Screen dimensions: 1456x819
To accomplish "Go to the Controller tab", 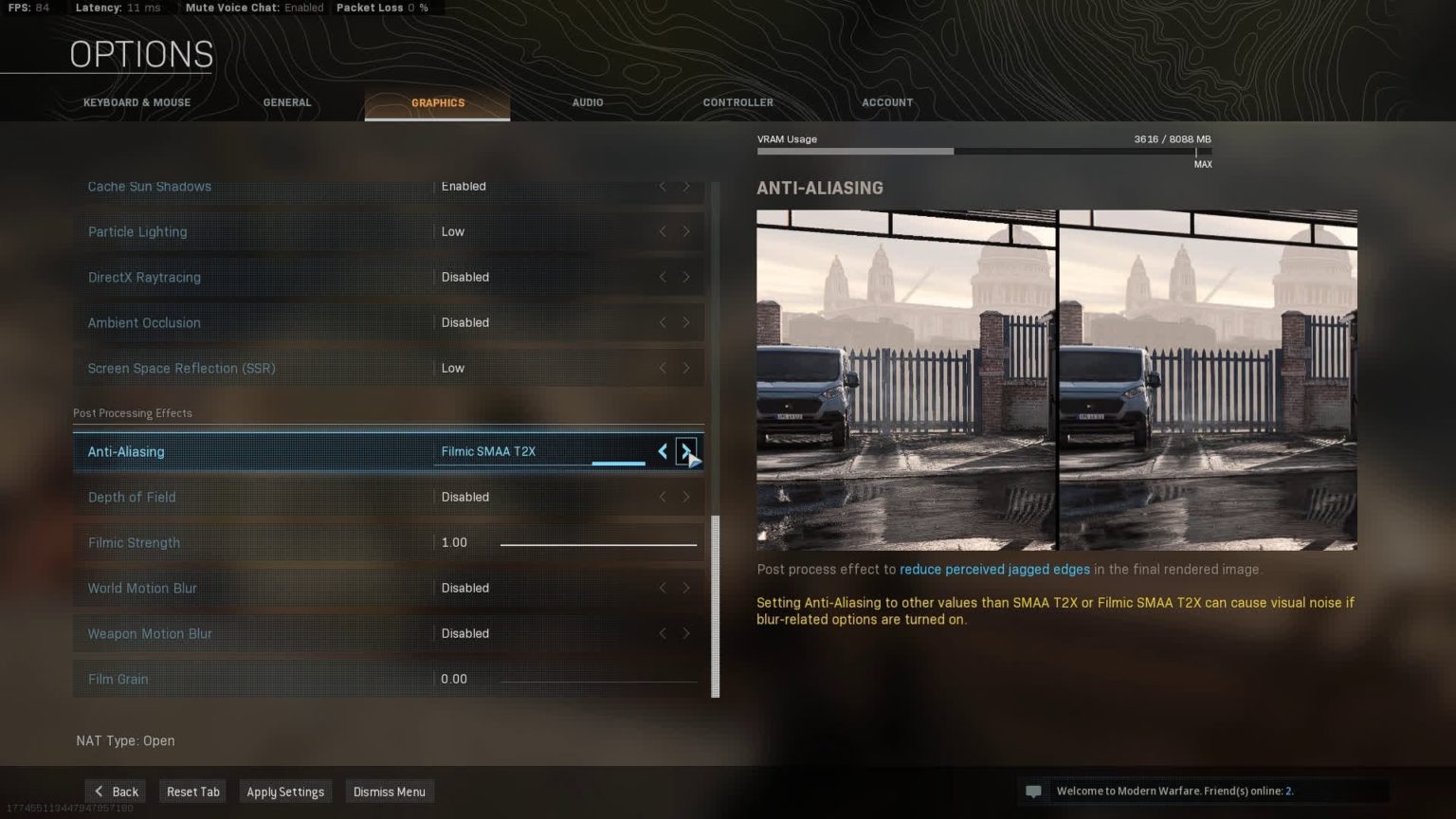I will coord(737,102).
